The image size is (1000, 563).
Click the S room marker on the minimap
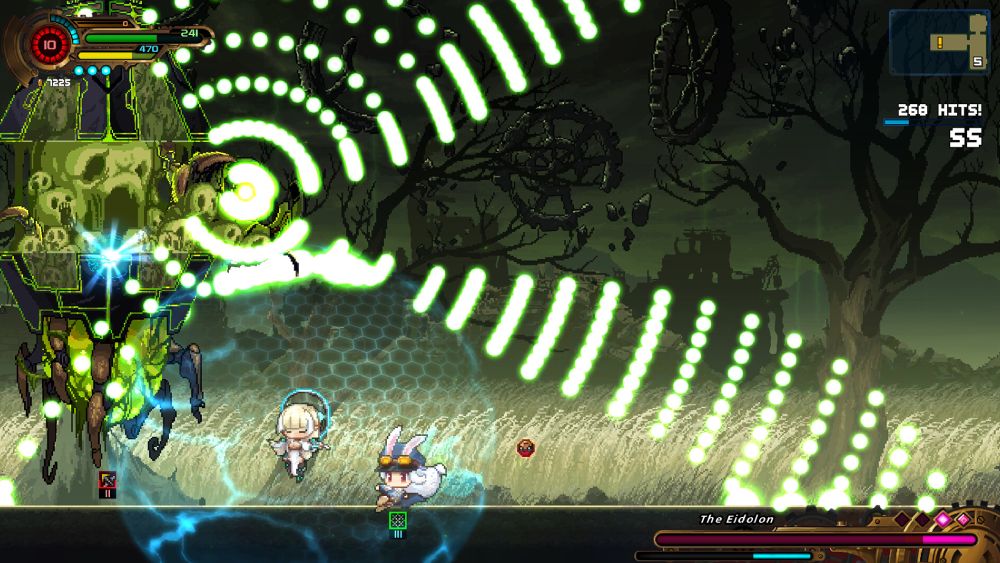[977, 62]
